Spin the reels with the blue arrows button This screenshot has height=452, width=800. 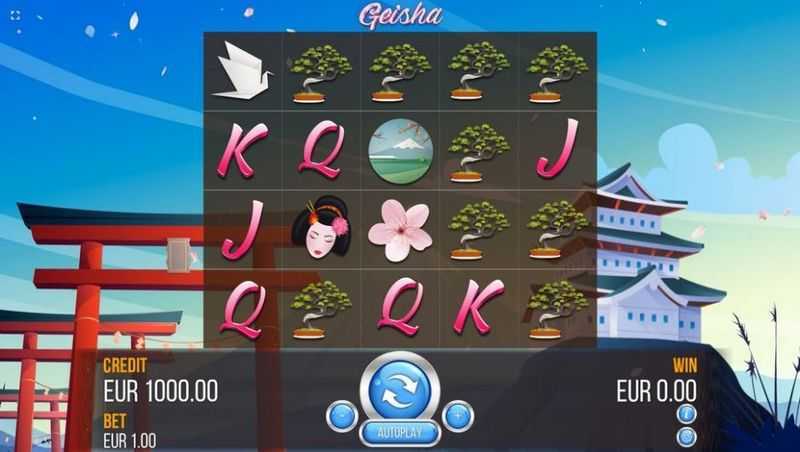[399, 389]
